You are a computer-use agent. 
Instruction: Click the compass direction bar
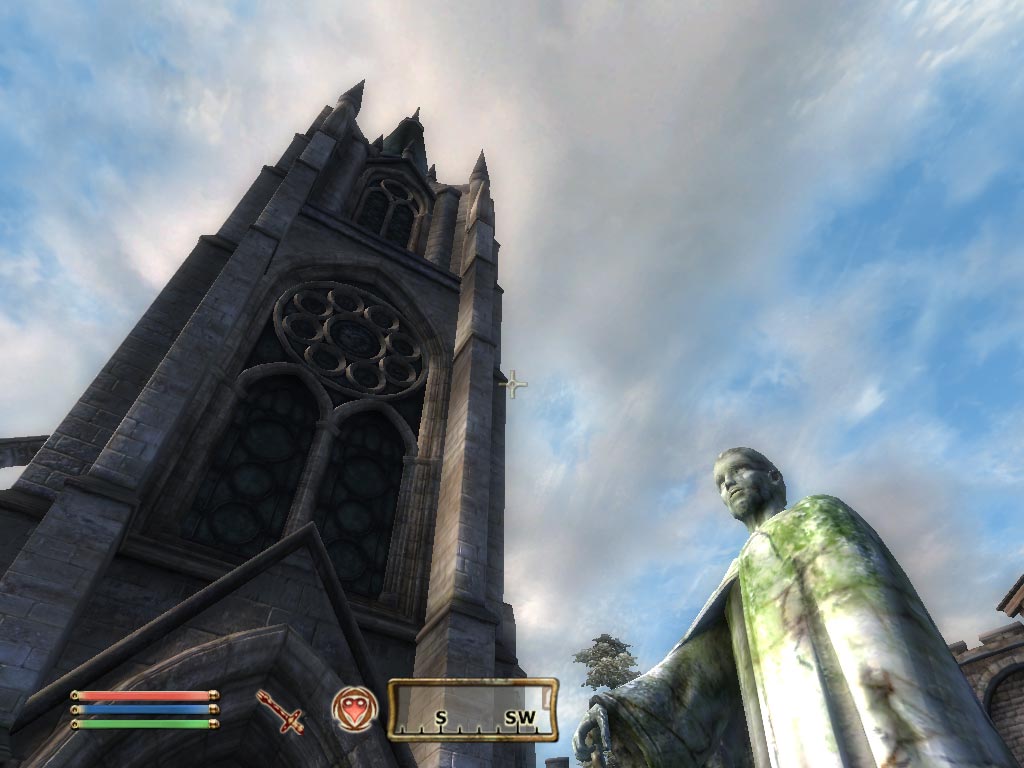pyautogui.click(x=472, y=709)
